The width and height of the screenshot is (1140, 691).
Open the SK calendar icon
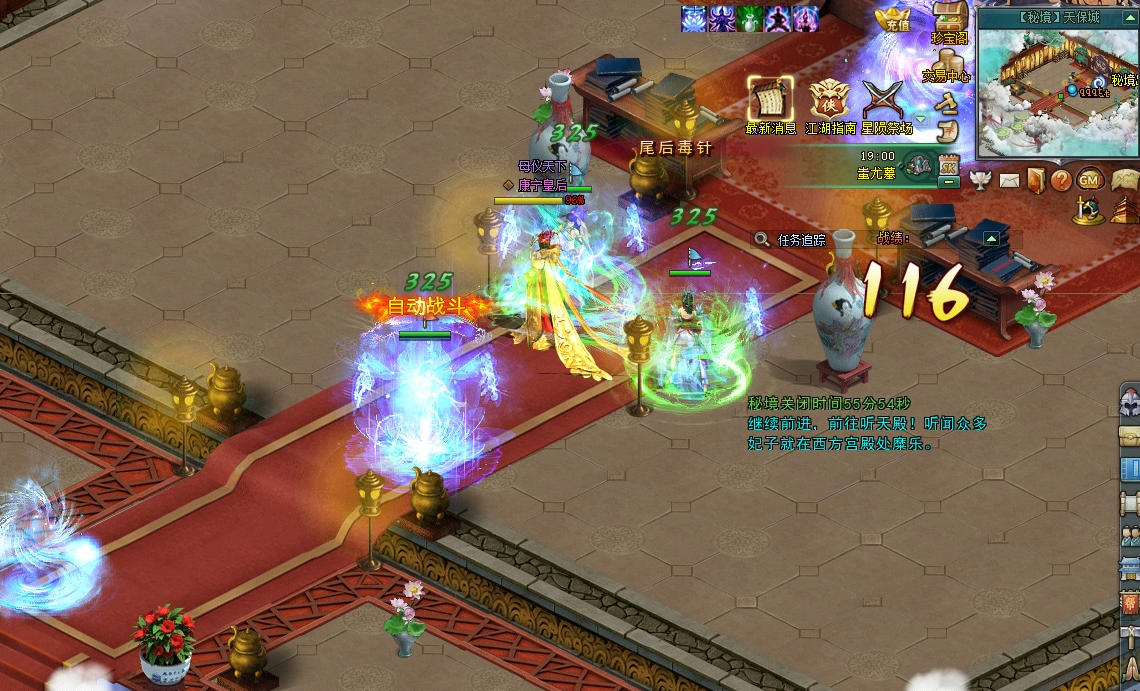[x=948, y=166]
